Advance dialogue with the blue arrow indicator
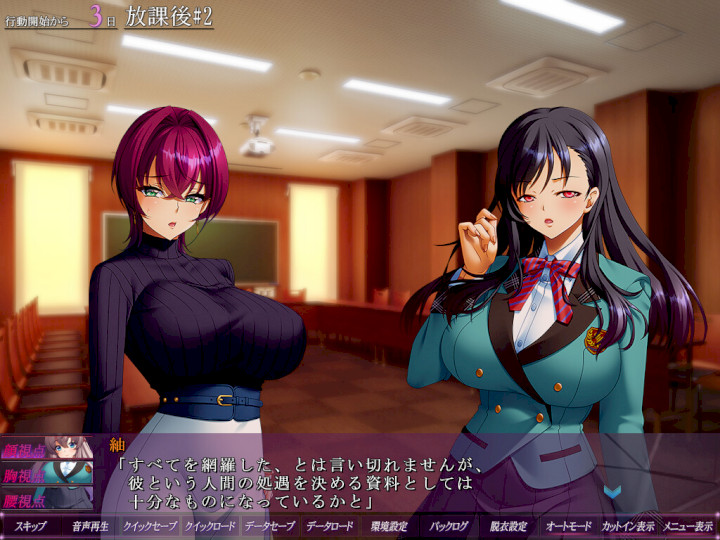720x540 pixels. point(612,492)
